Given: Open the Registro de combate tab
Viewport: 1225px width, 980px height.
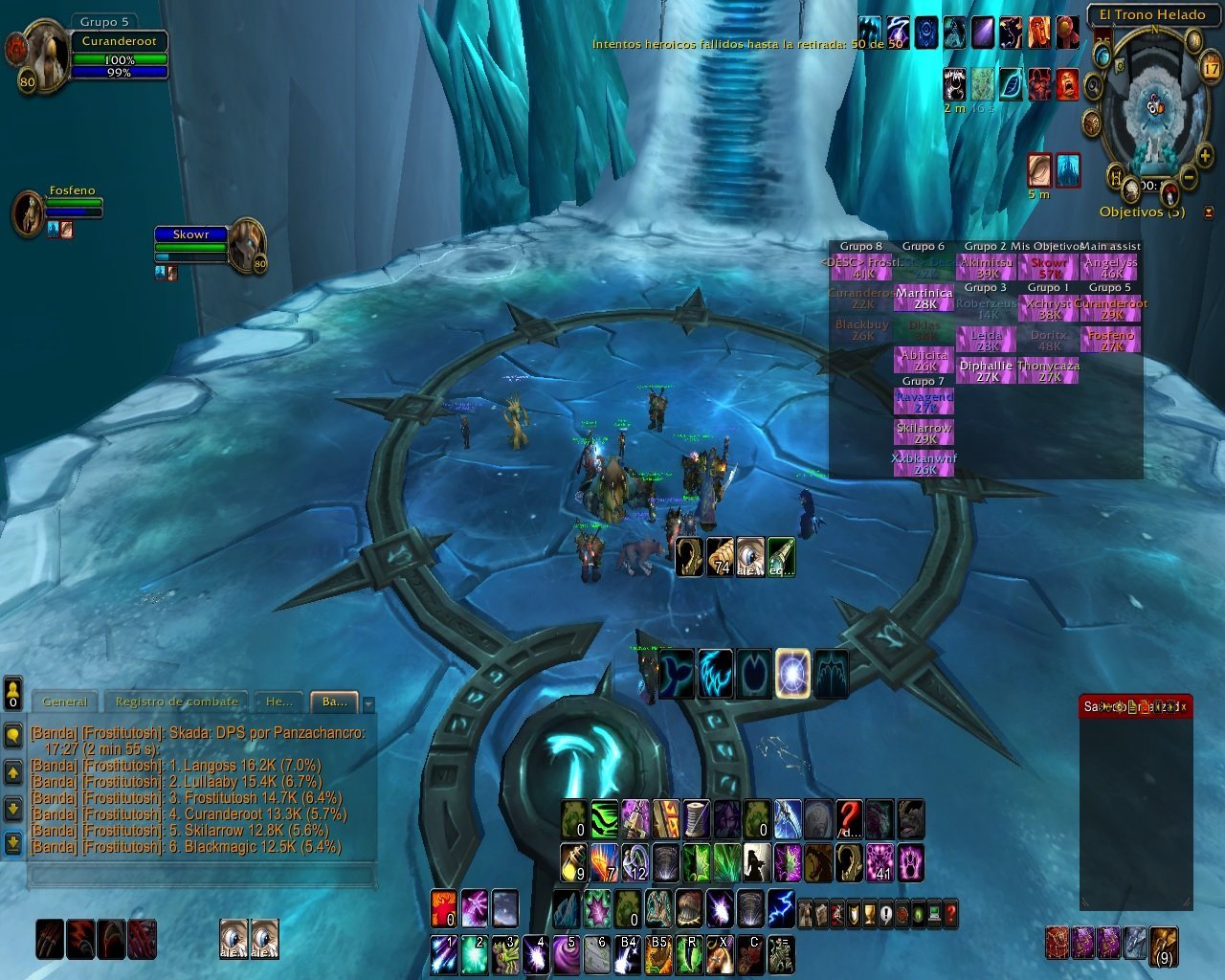Looking at the screenshot, I should point(176,702).
